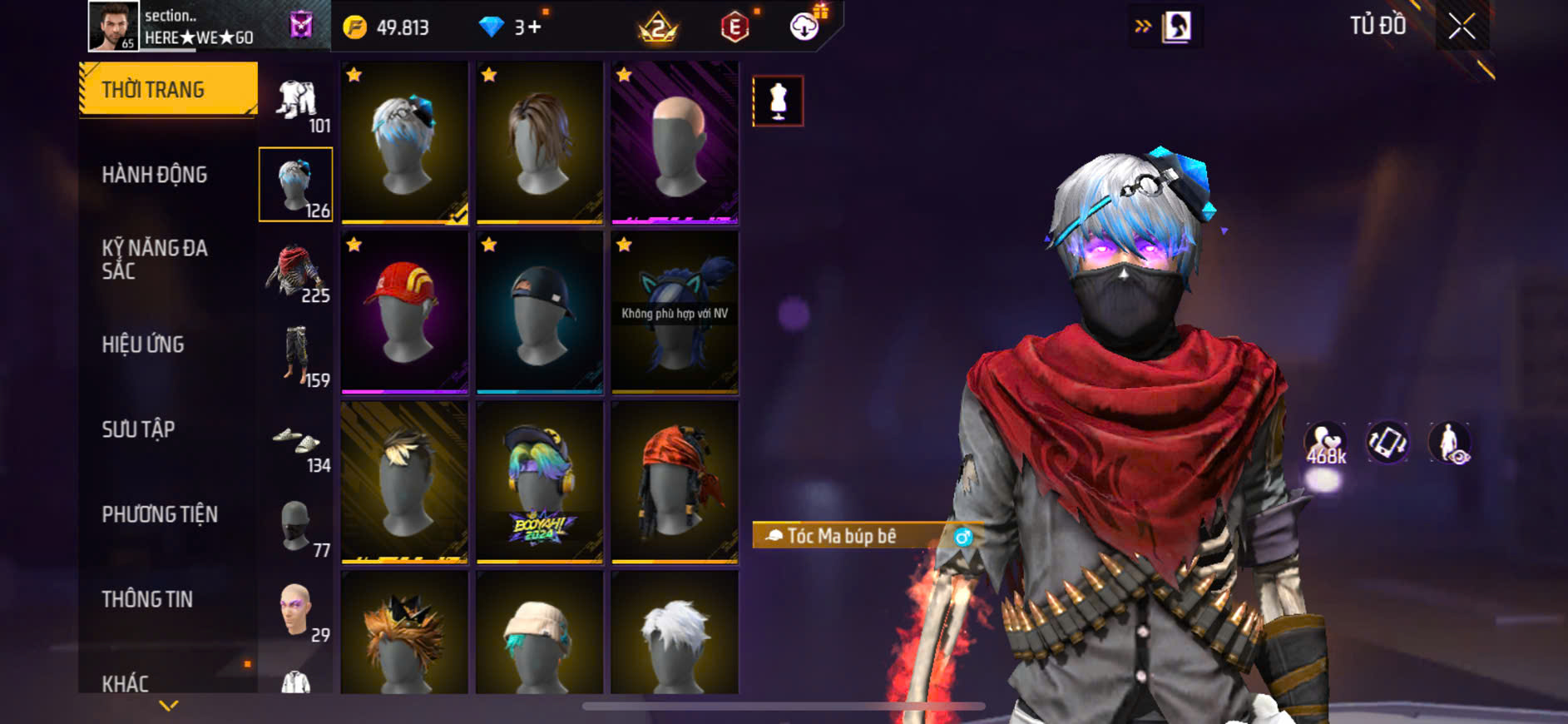The height and width of the screenshot is (724, 1568).
Task: Toggle the rotate phone view icon
Action: 1387,443
